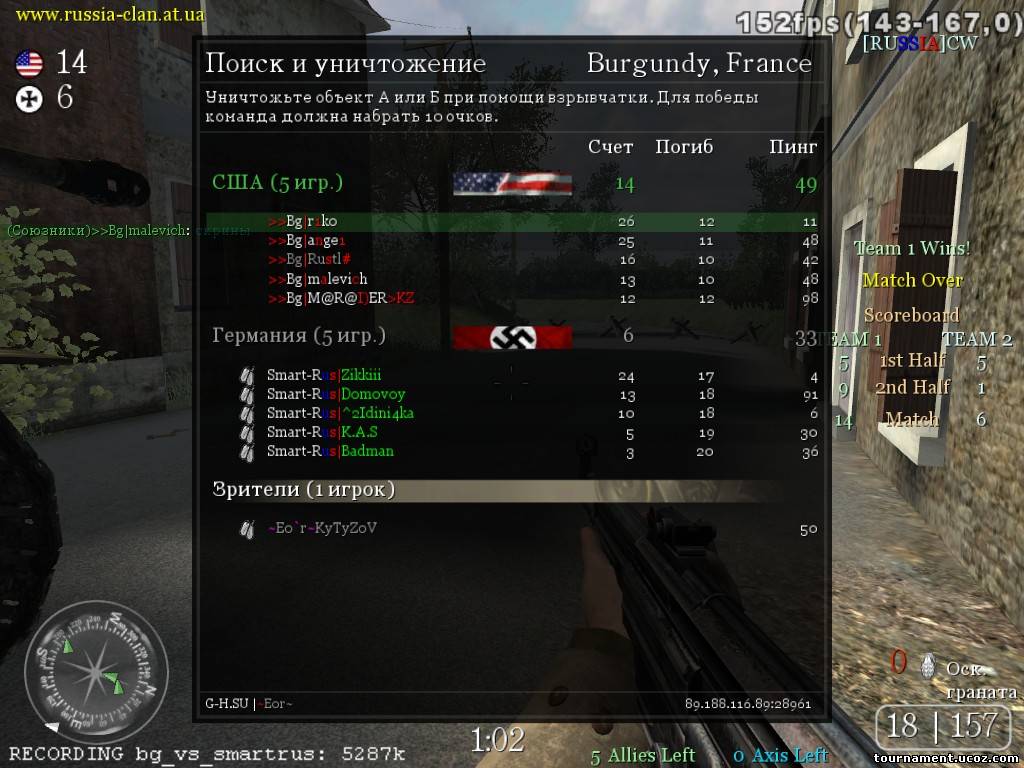Select the smoke grenade icon
This screenshot has height=768, width=1024.
coord(929,664)
